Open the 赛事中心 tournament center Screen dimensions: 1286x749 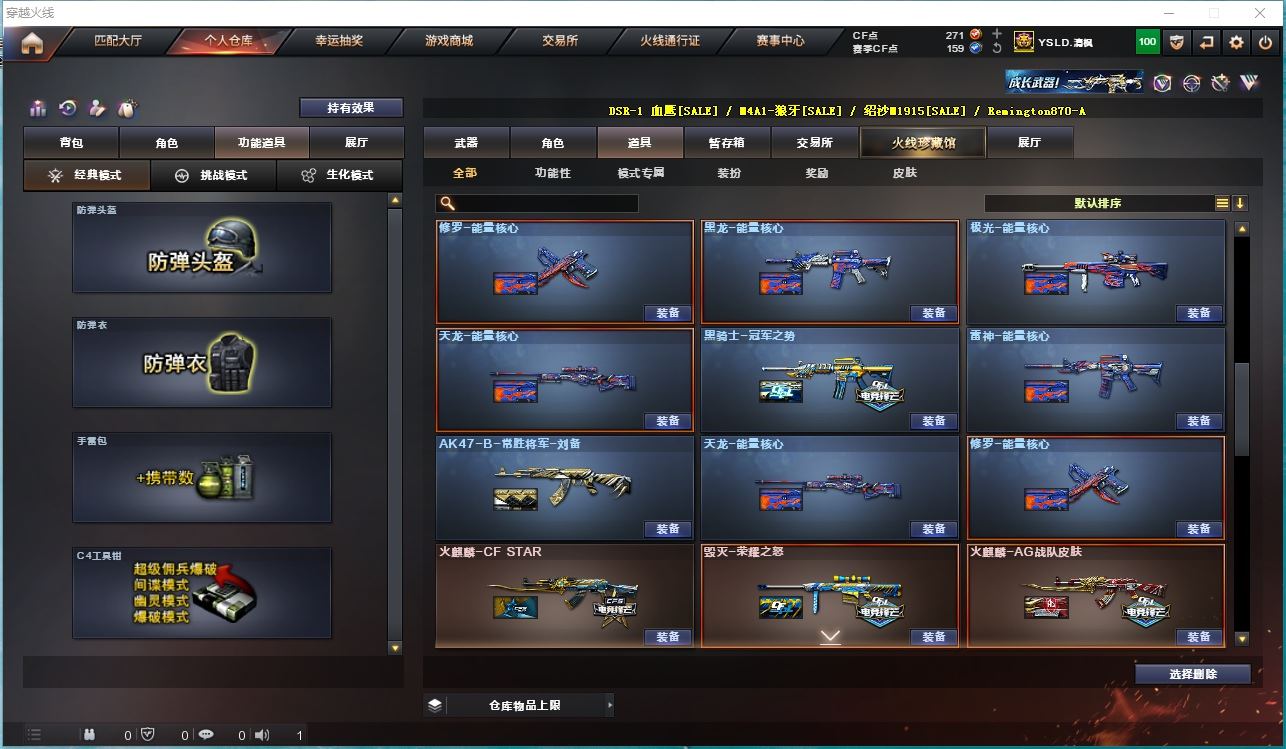coord(780,41)
